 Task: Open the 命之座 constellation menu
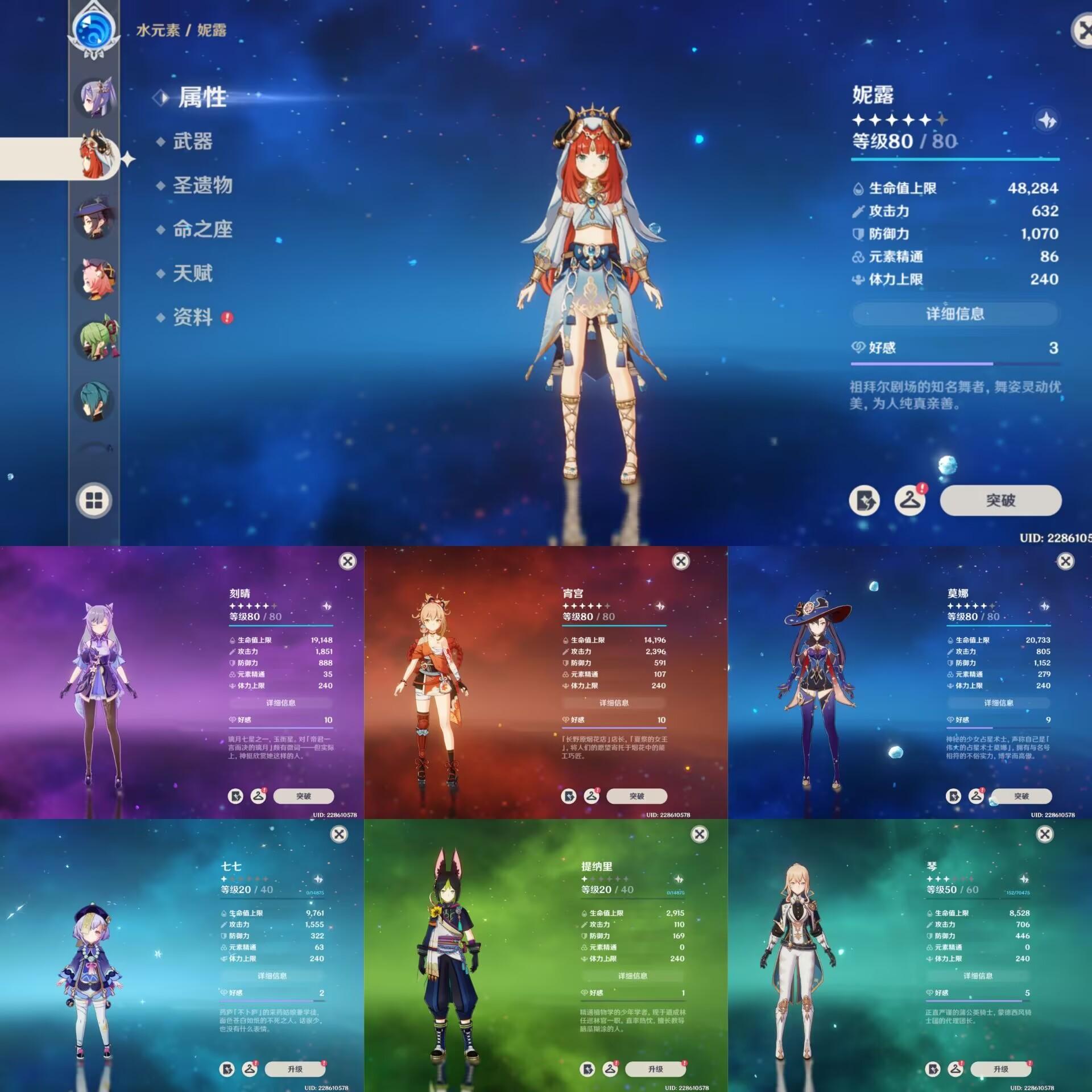[202, 229]
